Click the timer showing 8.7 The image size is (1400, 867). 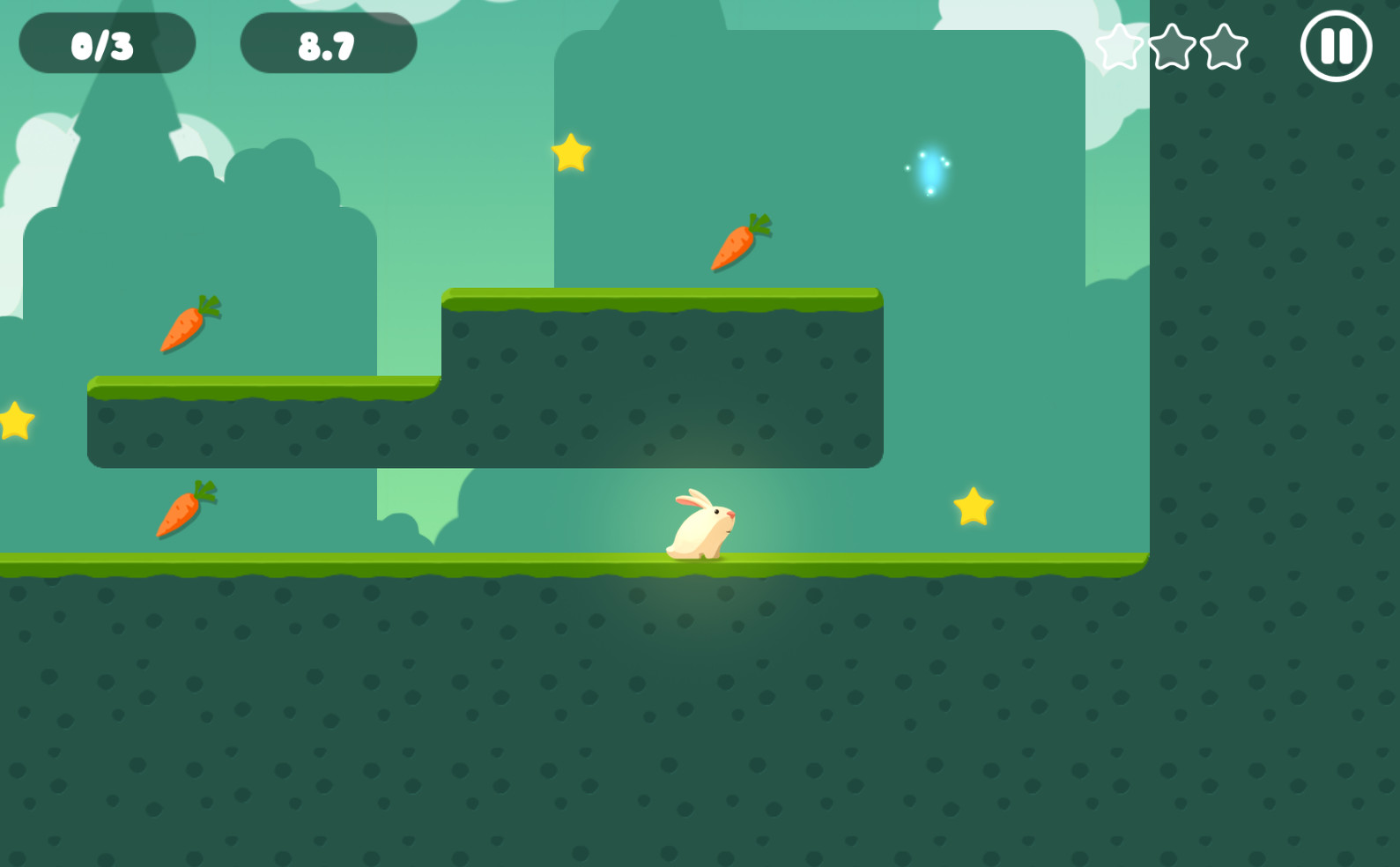327,43
